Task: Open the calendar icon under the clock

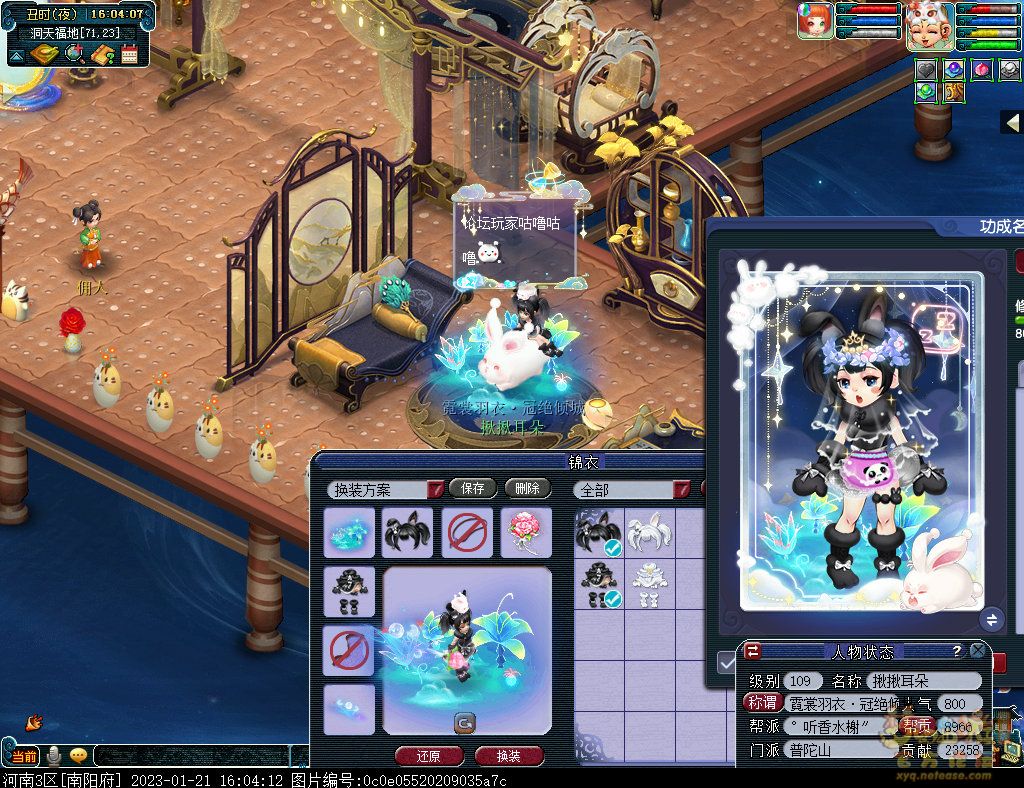Action: [129, 54]
